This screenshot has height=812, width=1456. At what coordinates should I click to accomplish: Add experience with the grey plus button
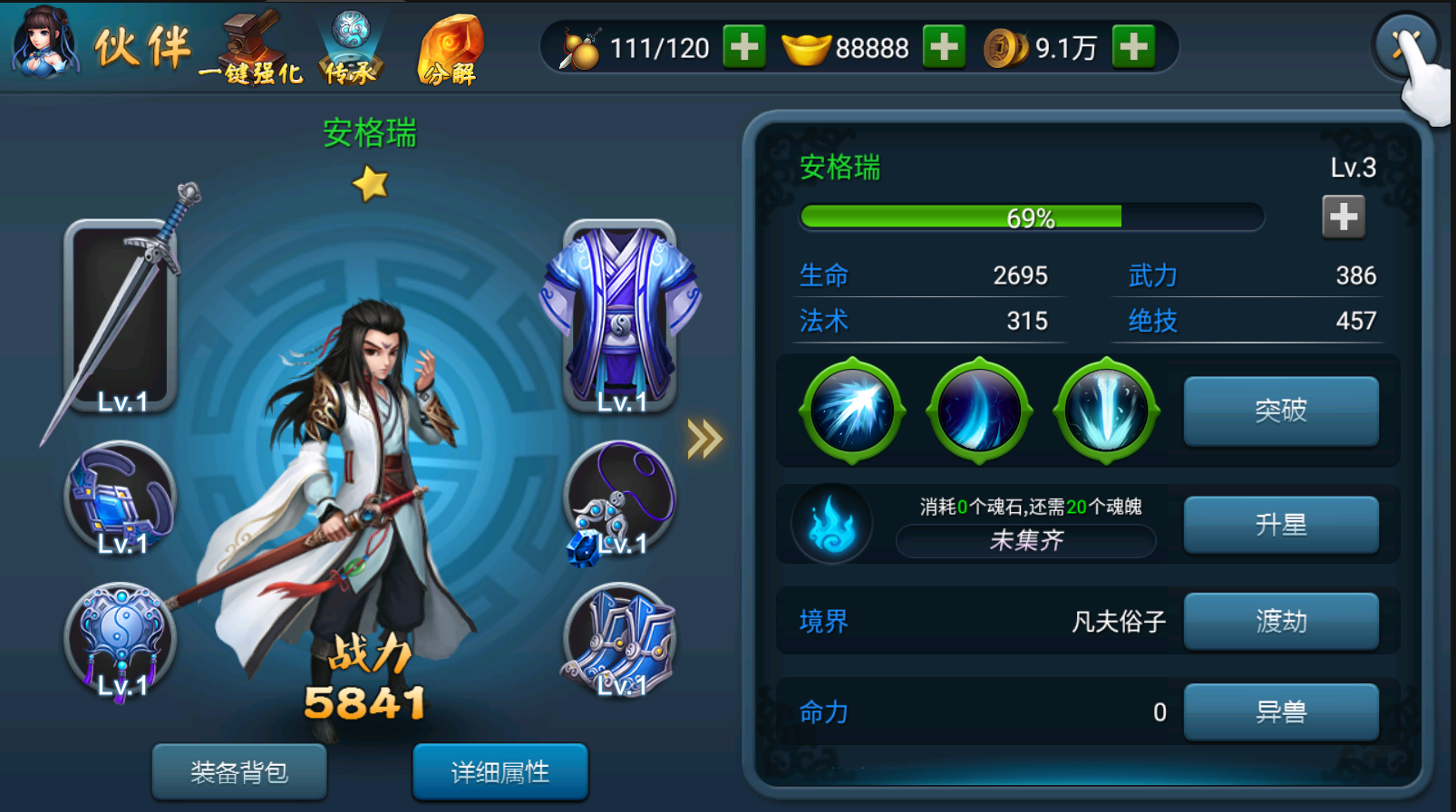[x=1343, y=217]
